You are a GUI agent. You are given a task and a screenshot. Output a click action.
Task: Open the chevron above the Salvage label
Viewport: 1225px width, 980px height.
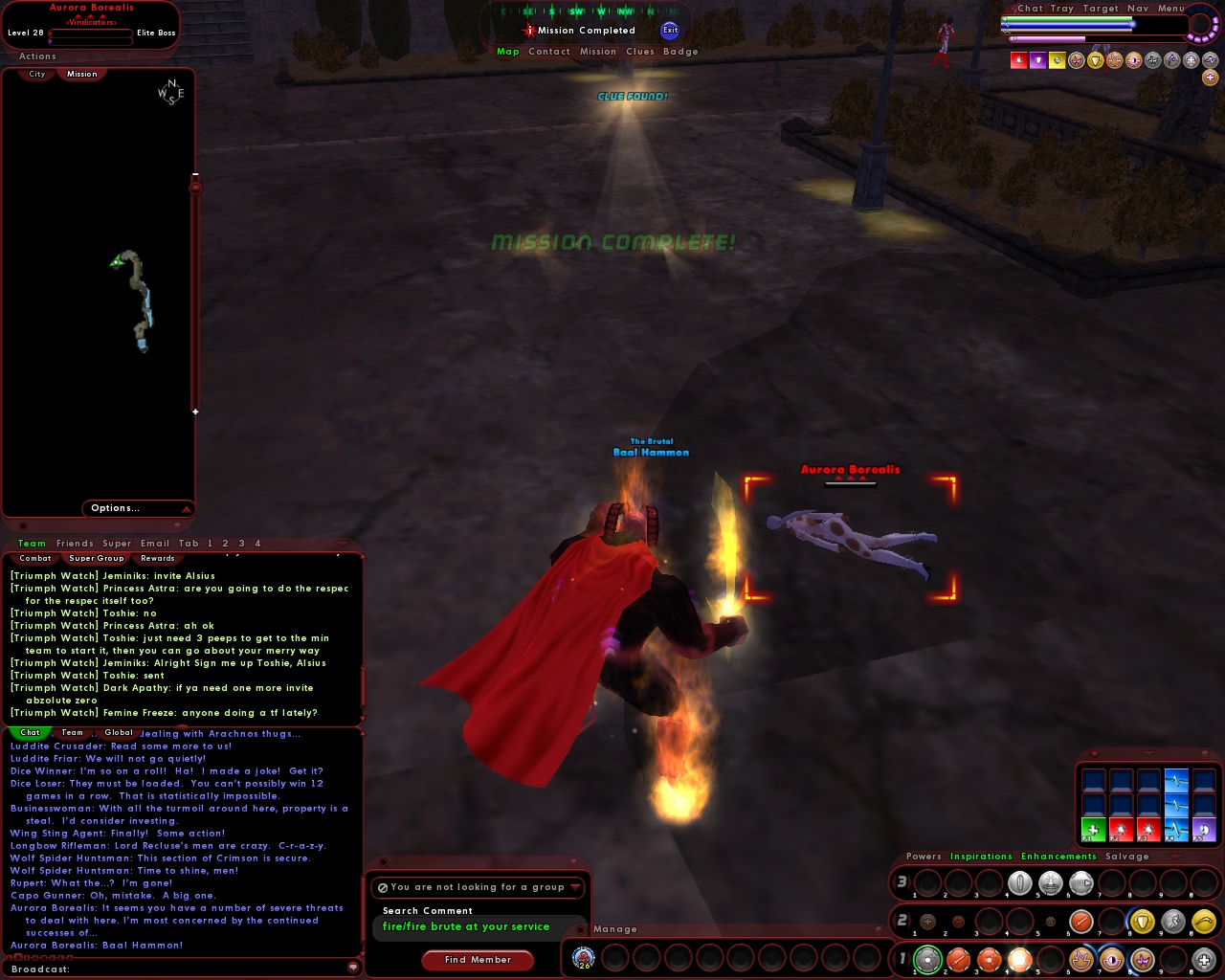pos(1175,857)
